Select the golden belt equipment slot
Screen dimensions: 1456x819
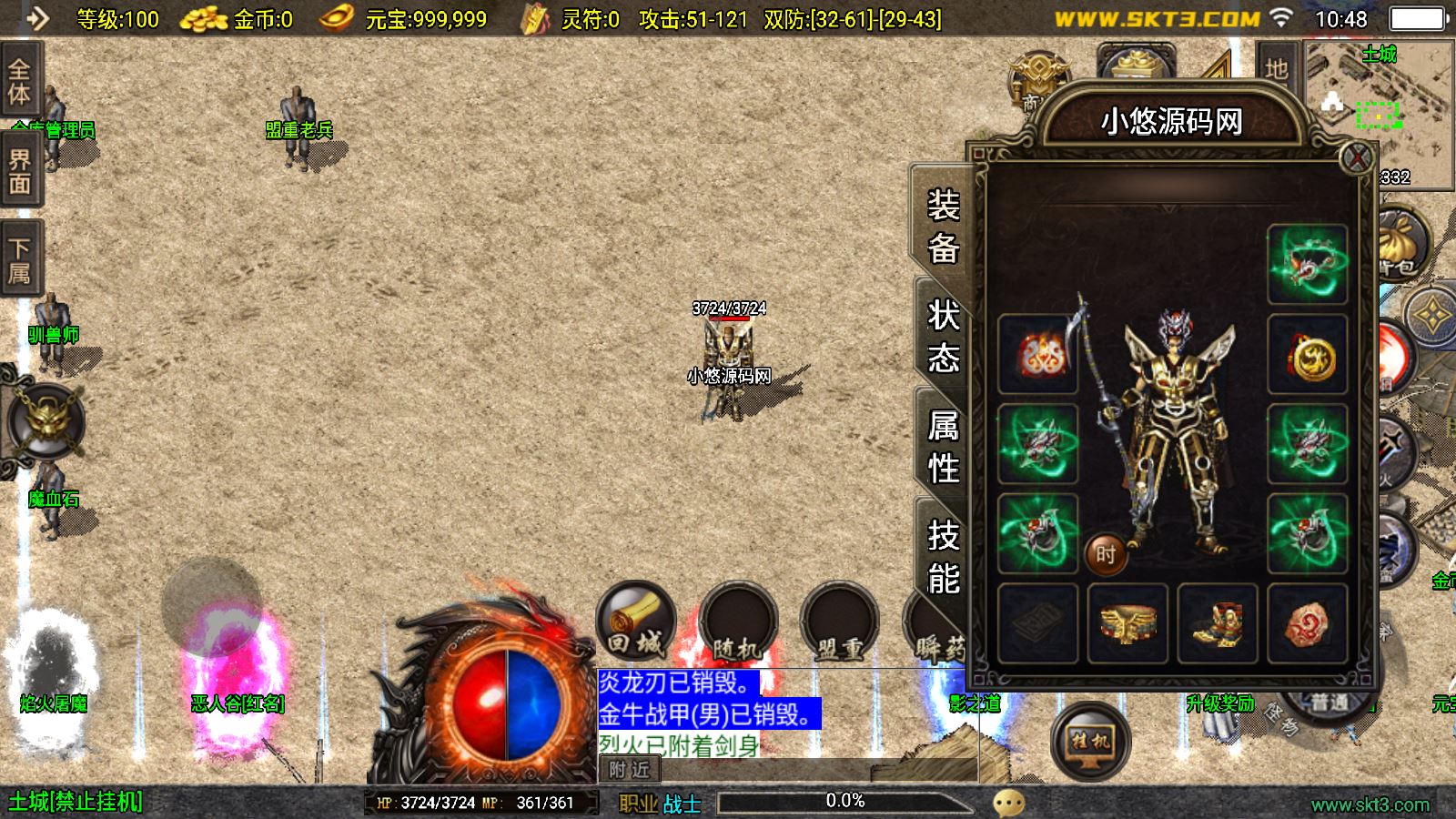click(1127, 623)
